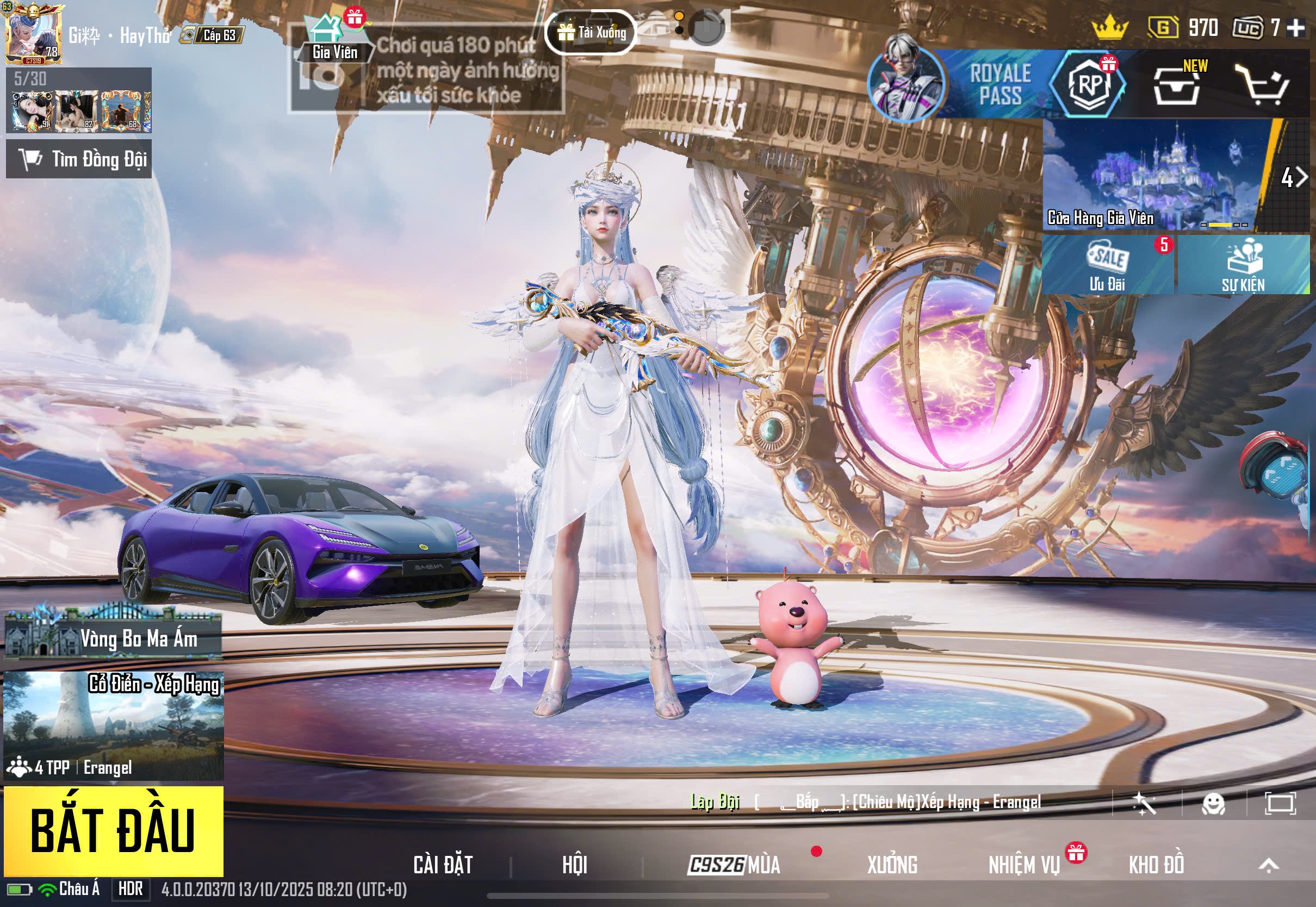Open NHIỆM VỤ missions
The height and width of the screenshot is (907, 1316).
[1024, 865]
